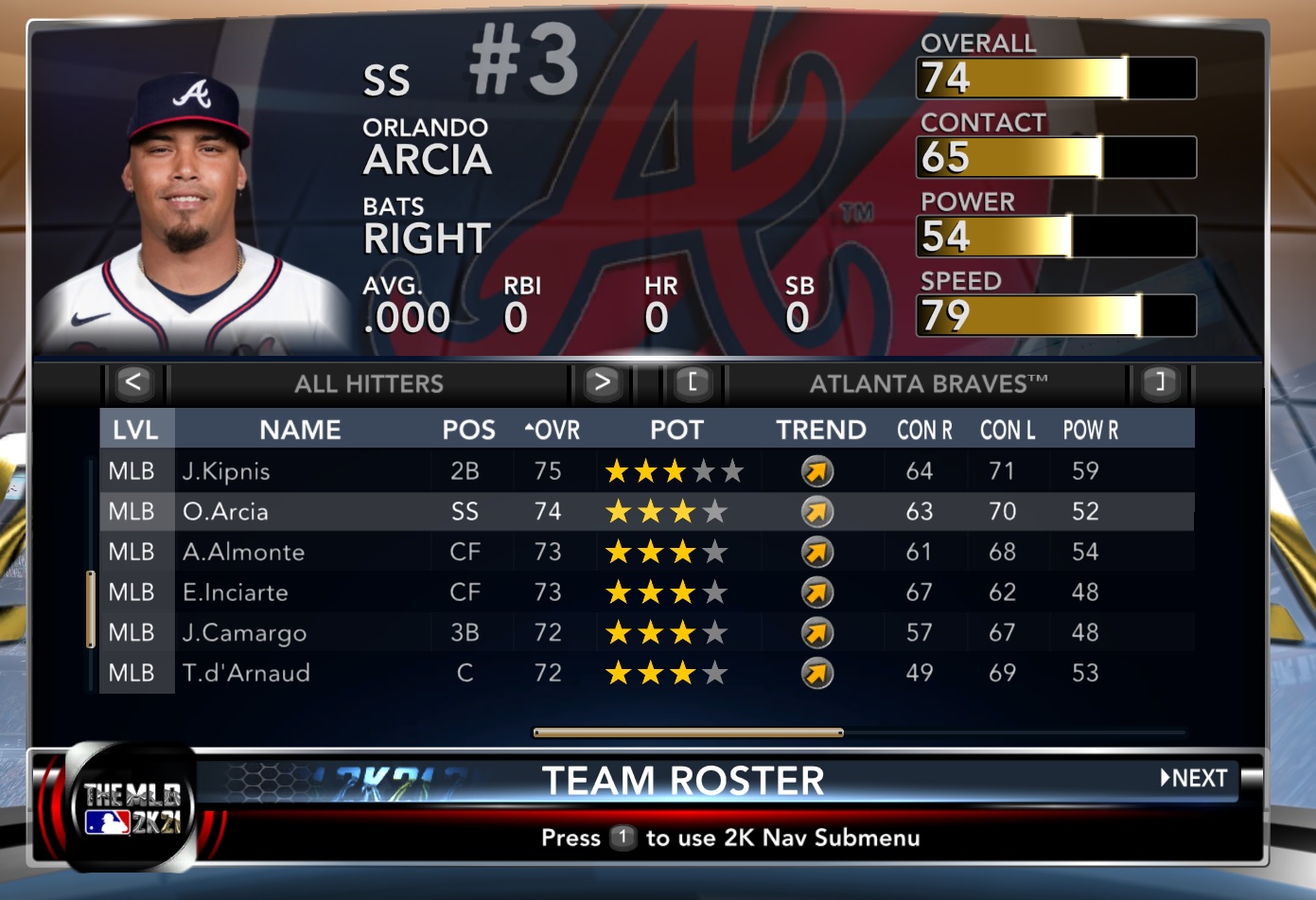Screen dimensions: 1316x900
Task: Sort by the TREND column header
Action: coord(820,431)
